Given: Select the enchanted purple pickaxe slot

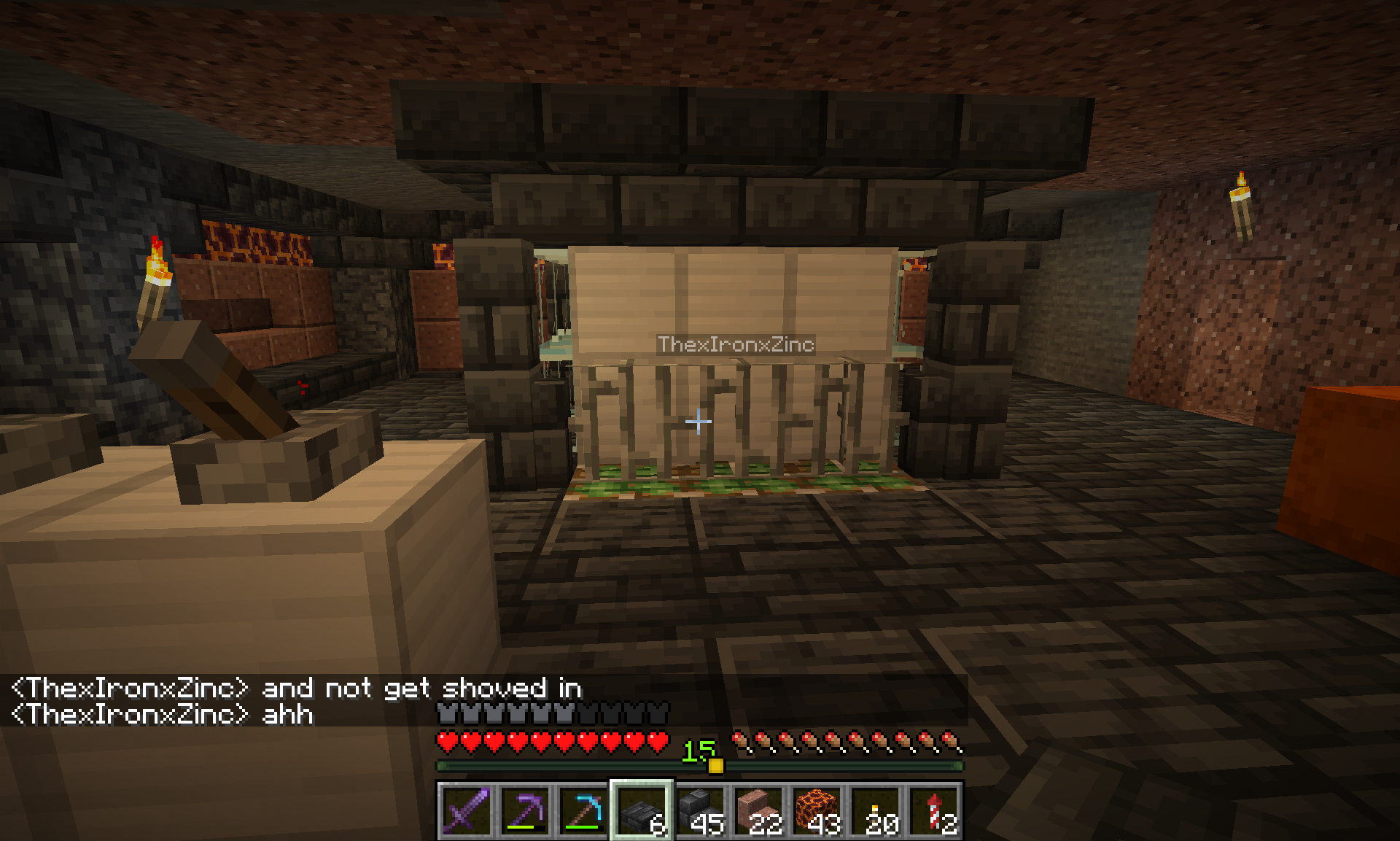Looking at the screenshot, I should pos(525,810).
